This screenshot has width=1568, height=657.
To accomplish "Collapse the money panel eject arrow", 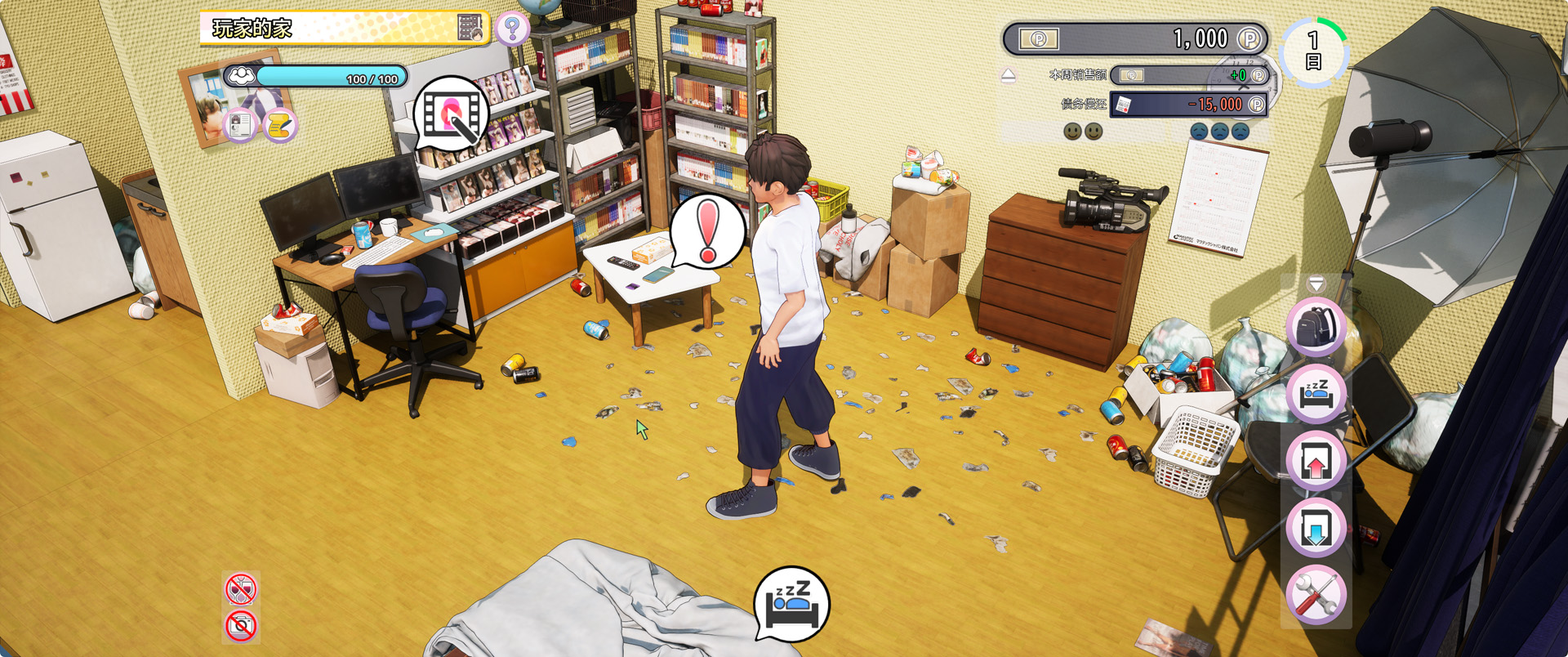I will click(1009, 76).
